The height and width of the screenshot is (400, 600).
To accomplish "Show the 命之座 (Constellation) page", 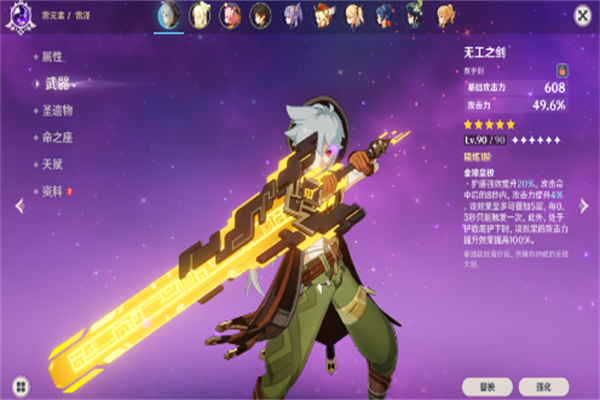I will [x=59, y=137].
